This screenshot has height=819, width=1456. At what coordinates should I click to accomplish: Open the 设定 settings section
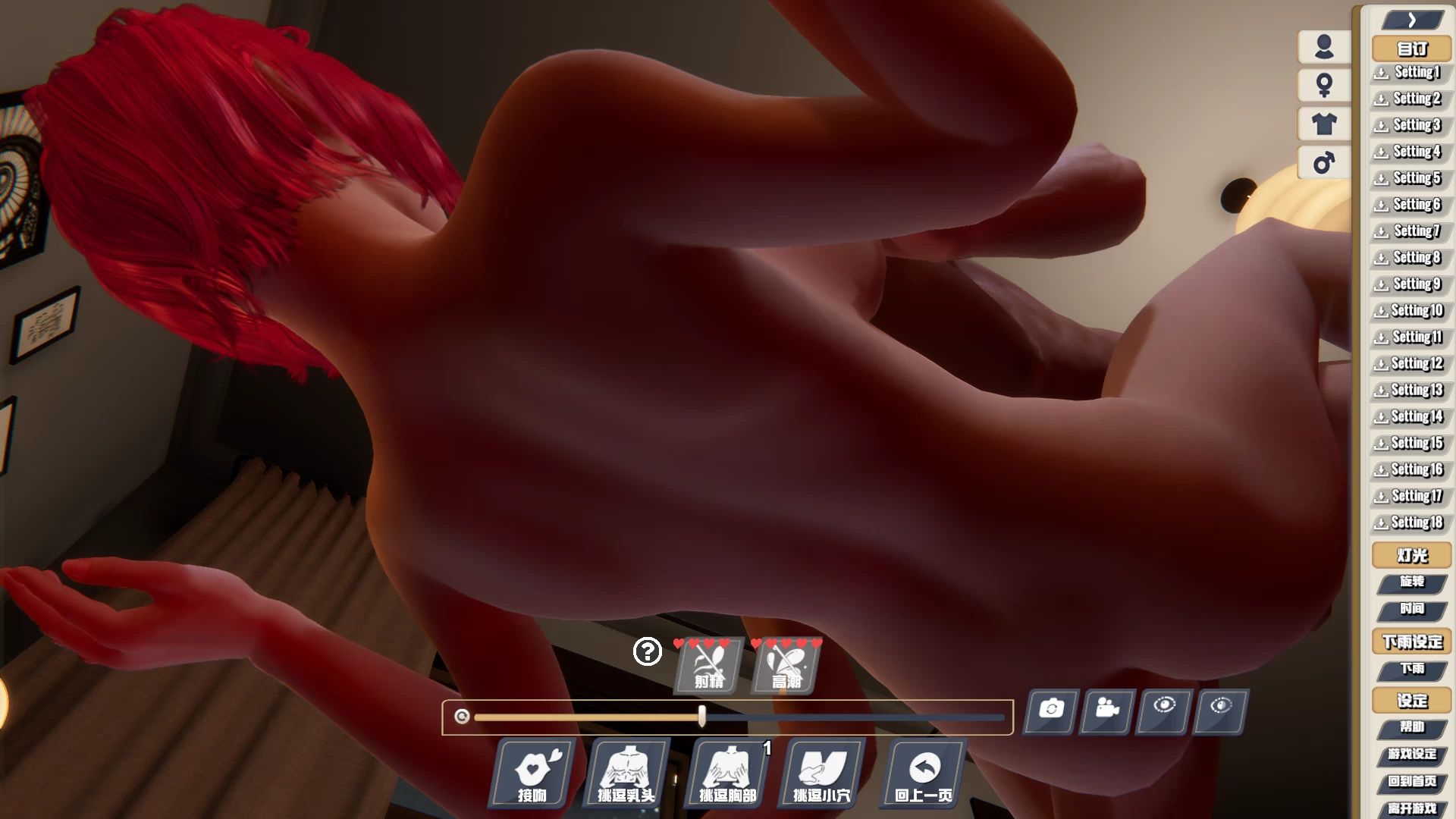(x=1410, y=700)
